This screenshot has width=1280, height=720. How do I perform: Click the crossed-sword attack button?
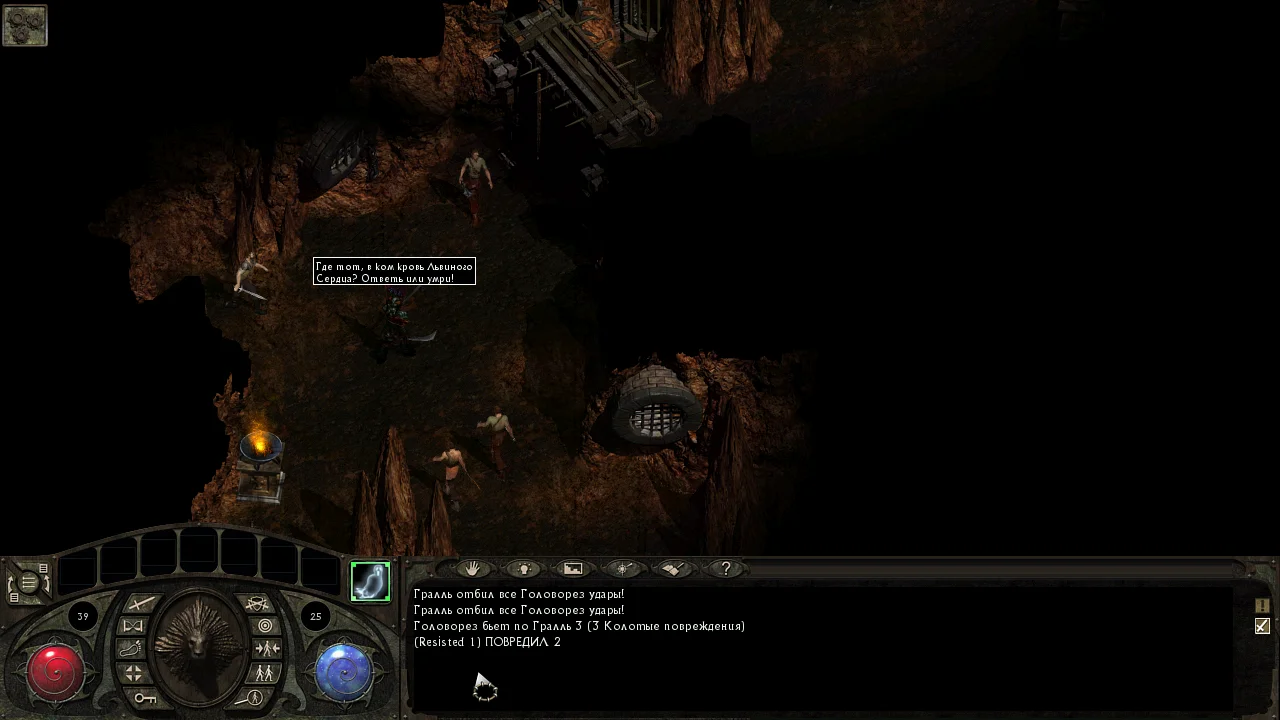(x=141, y=603)
